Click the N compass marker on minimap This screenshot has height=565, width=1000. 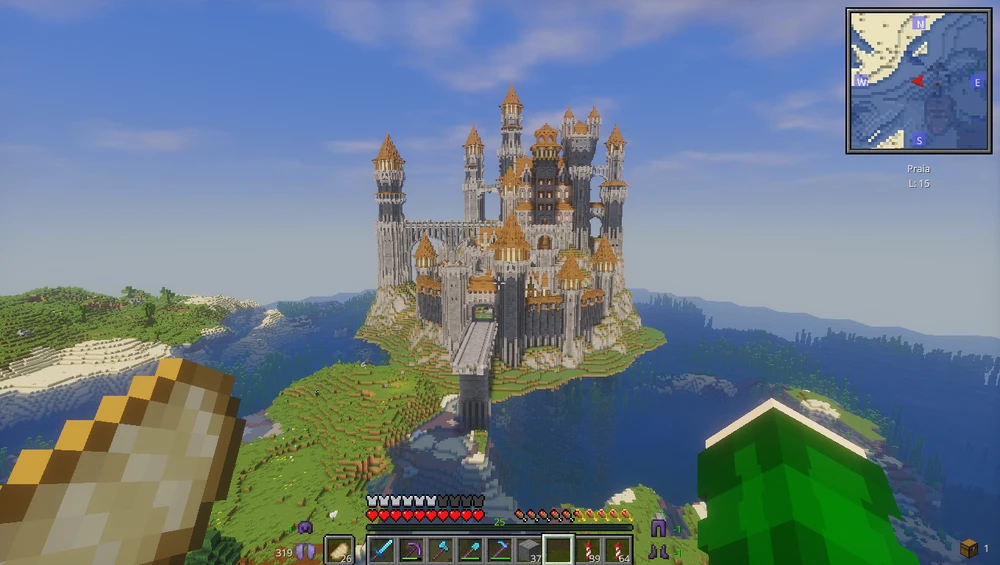click(919, 23)
